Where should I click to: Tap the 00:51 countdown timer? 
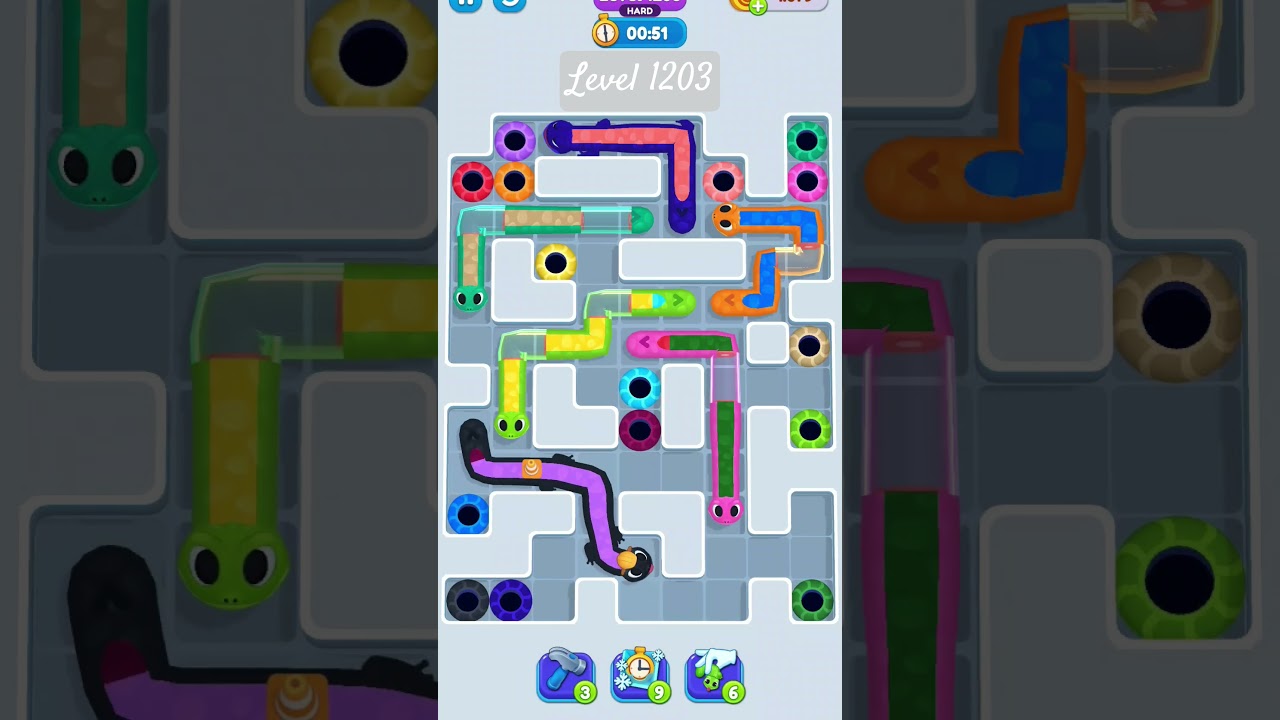(652, 32)
